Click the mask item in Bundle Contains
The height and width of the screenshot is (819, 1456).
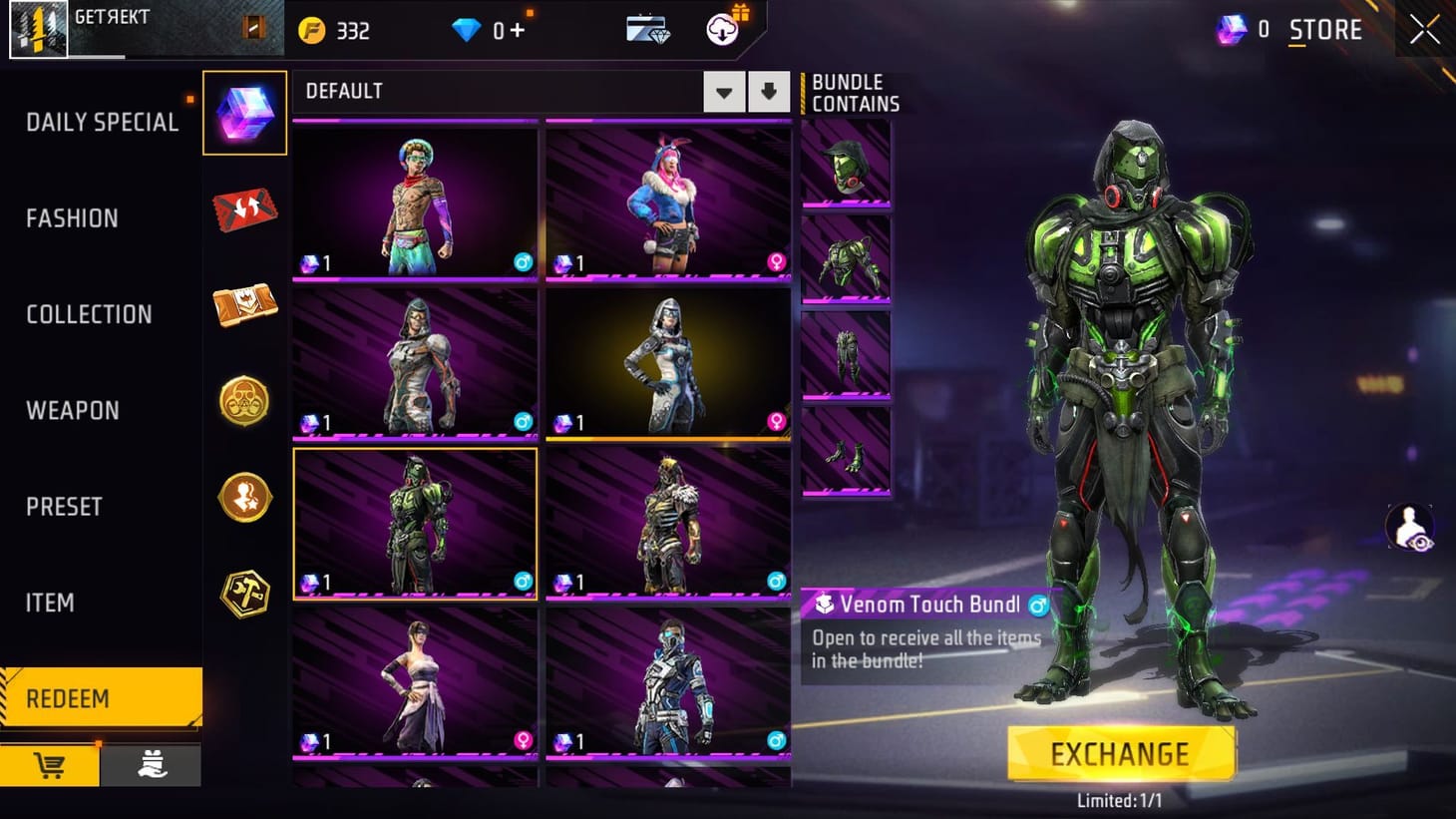click(846, 165)
